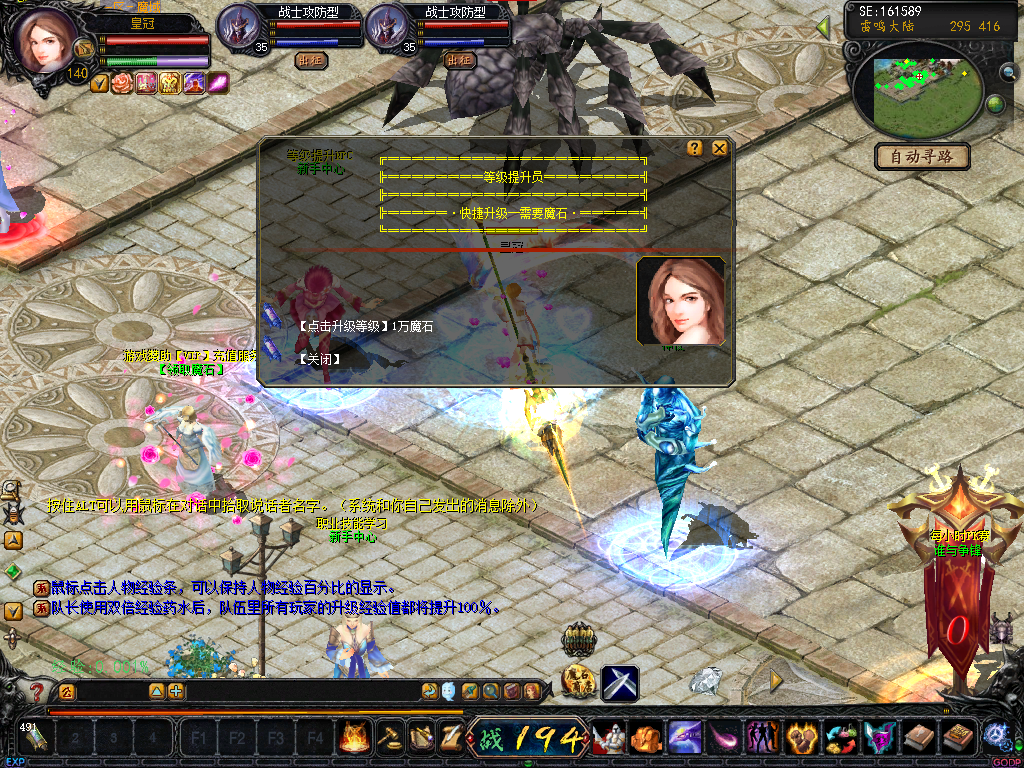
Task: Select the 【关闭】 dialog option
Action: pyautogui.click(x=320, y=359)
